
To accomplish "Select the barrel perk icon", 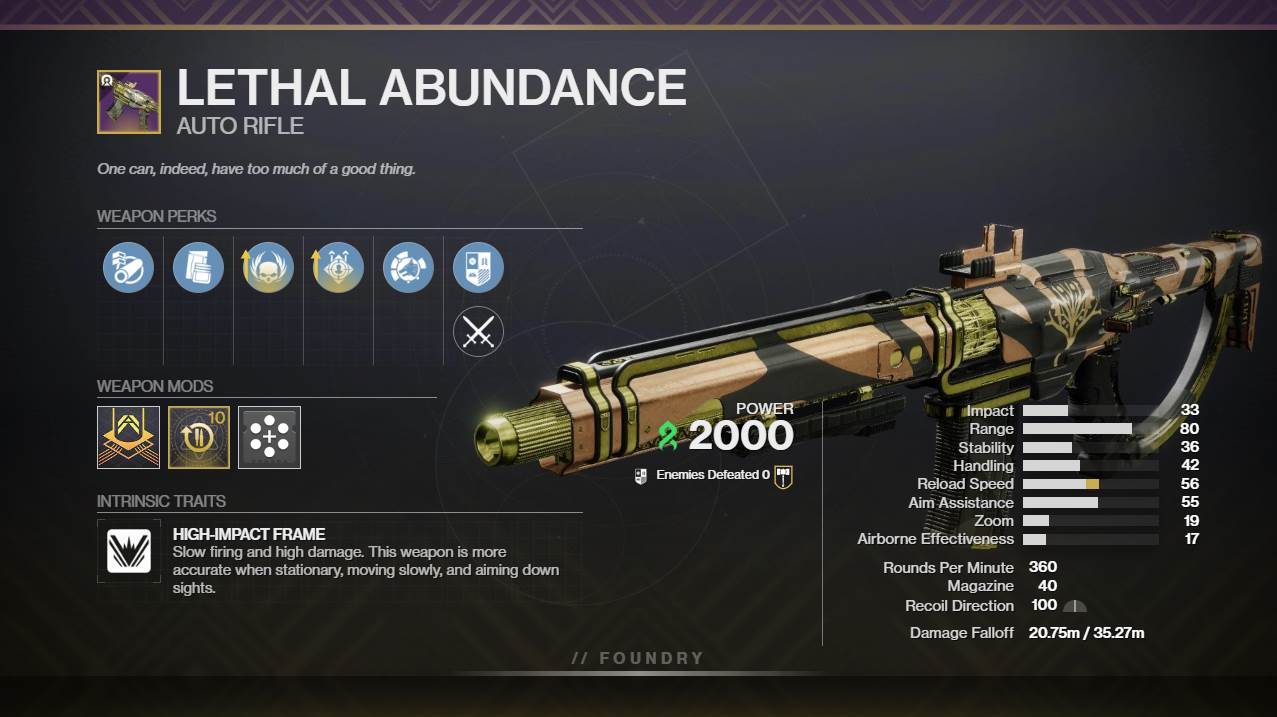I will coord(128,267).
